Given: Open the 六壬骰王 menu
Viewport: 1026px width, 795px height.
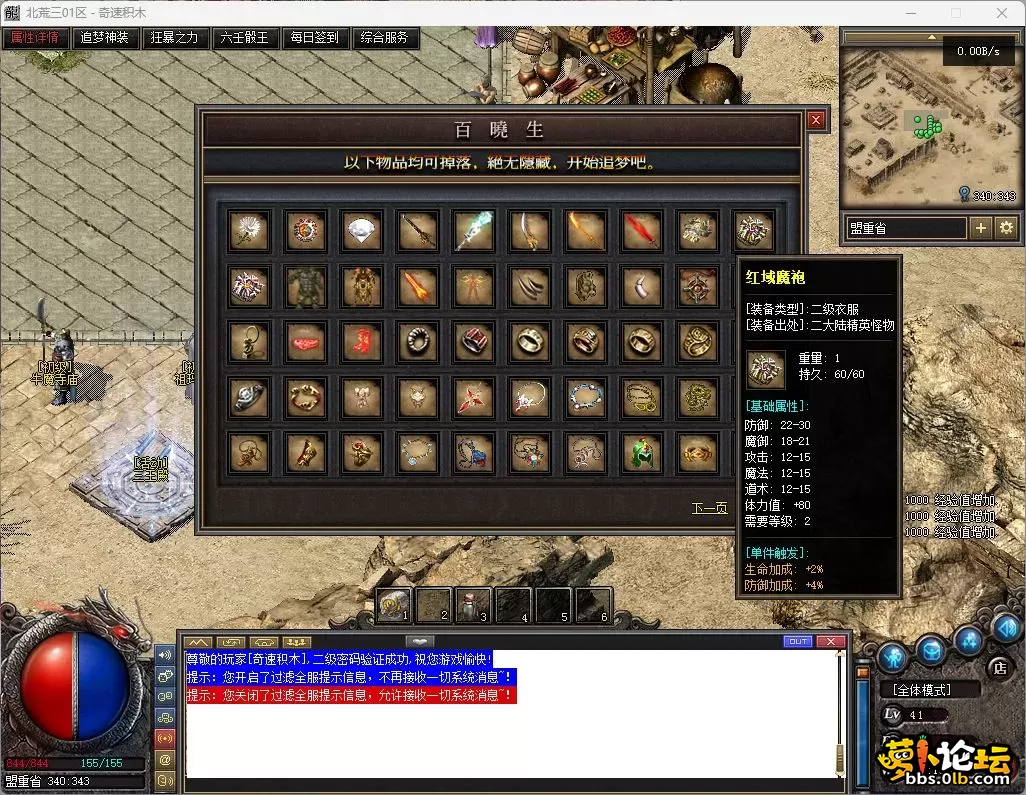Looking at the screenshot, I should [x=244, y=38].
